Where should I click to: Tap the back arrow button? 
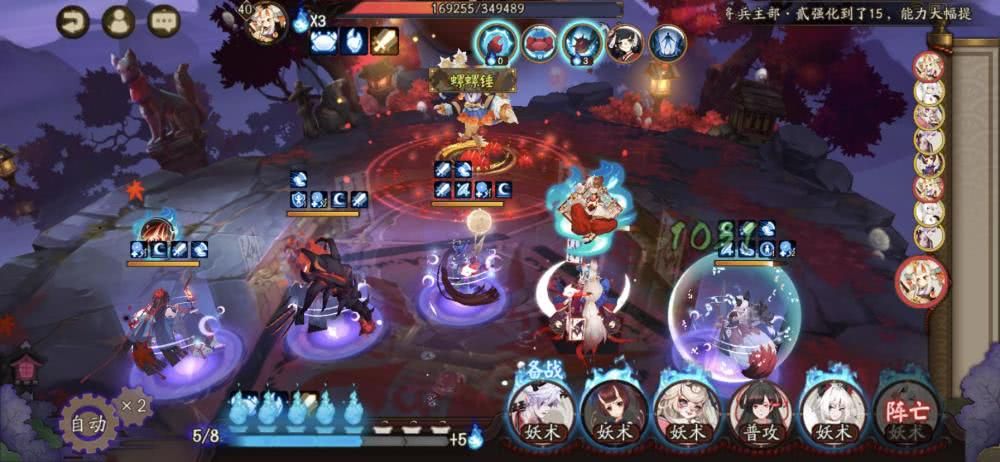(72, 21)
